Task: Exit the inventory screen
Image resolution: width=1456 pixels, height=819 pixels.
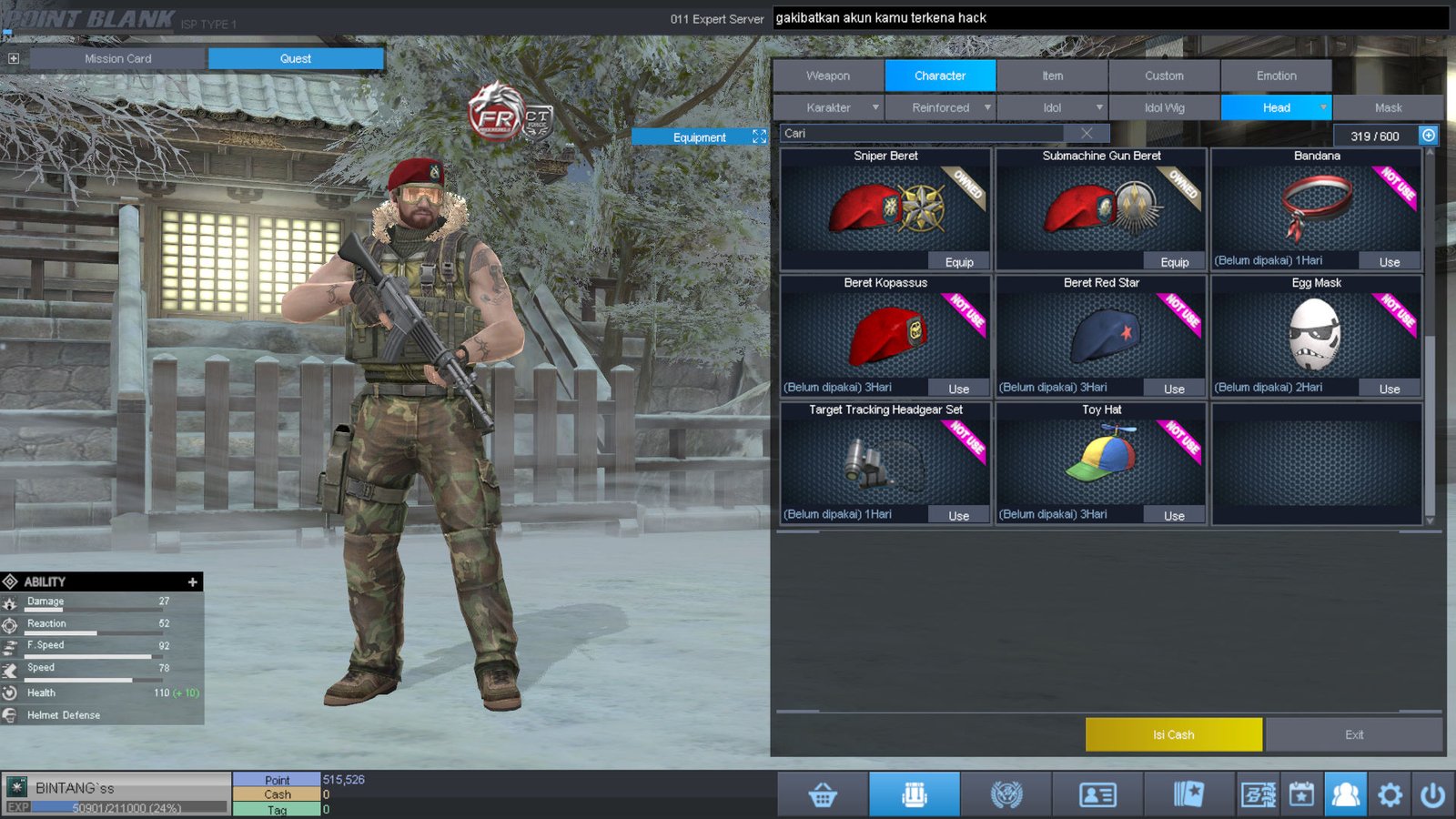Action: [x=1353, y=734]
